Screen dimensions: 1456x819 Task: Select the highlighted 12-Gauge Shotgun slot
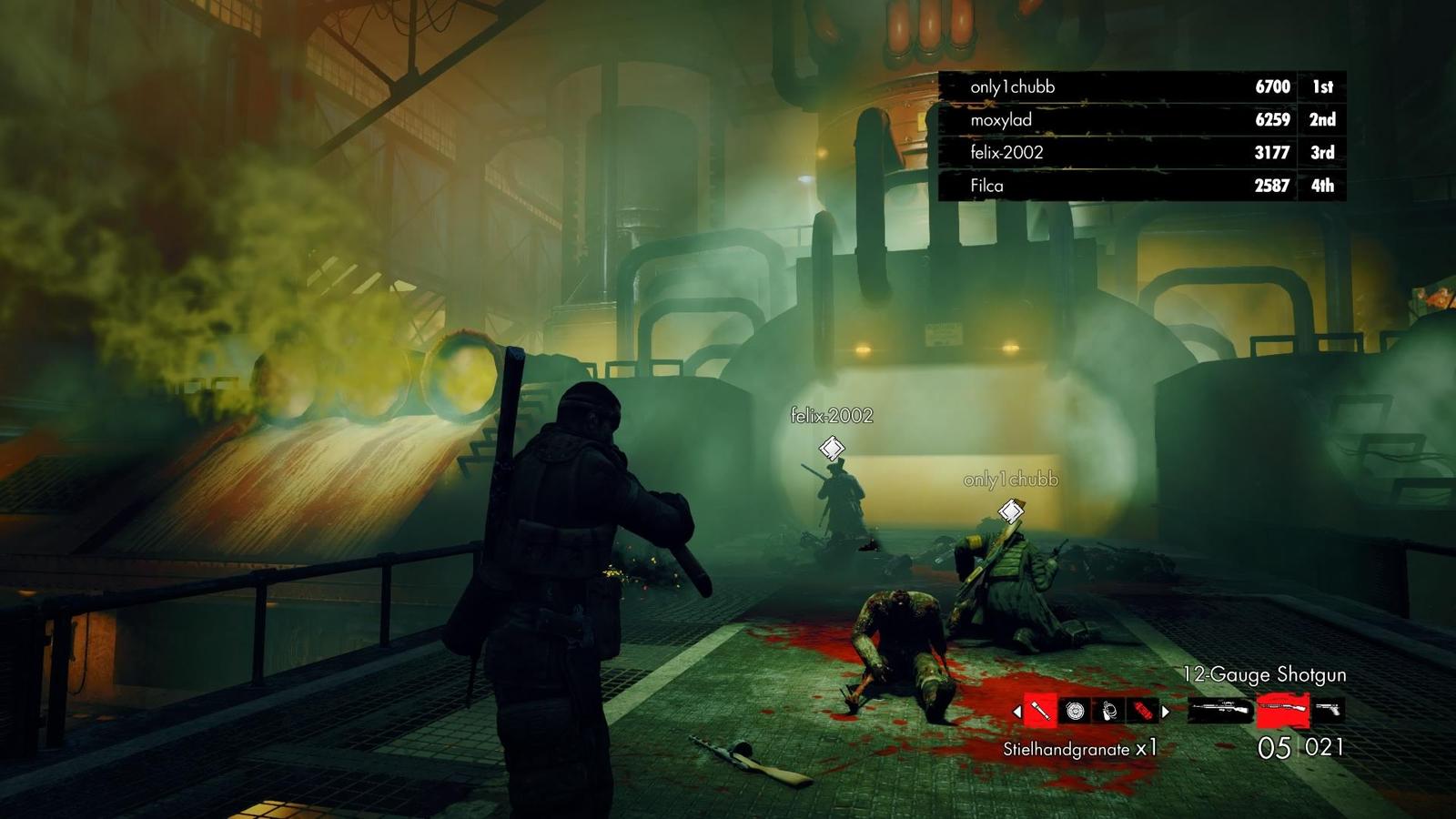(x=1282, y=710)
